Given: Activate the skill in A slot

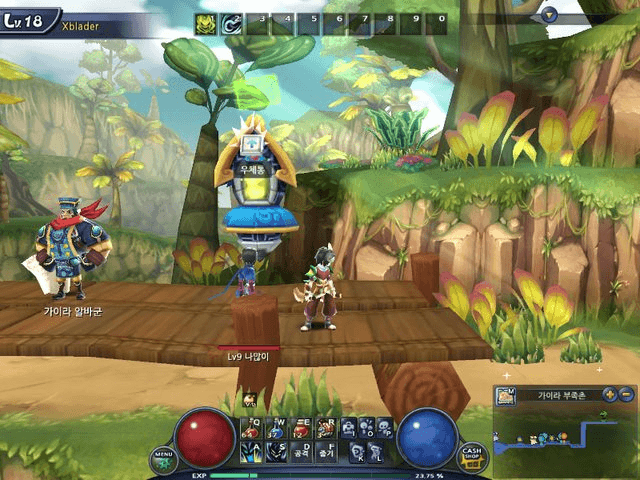Looking at the screenshot, I should (250, 452).
